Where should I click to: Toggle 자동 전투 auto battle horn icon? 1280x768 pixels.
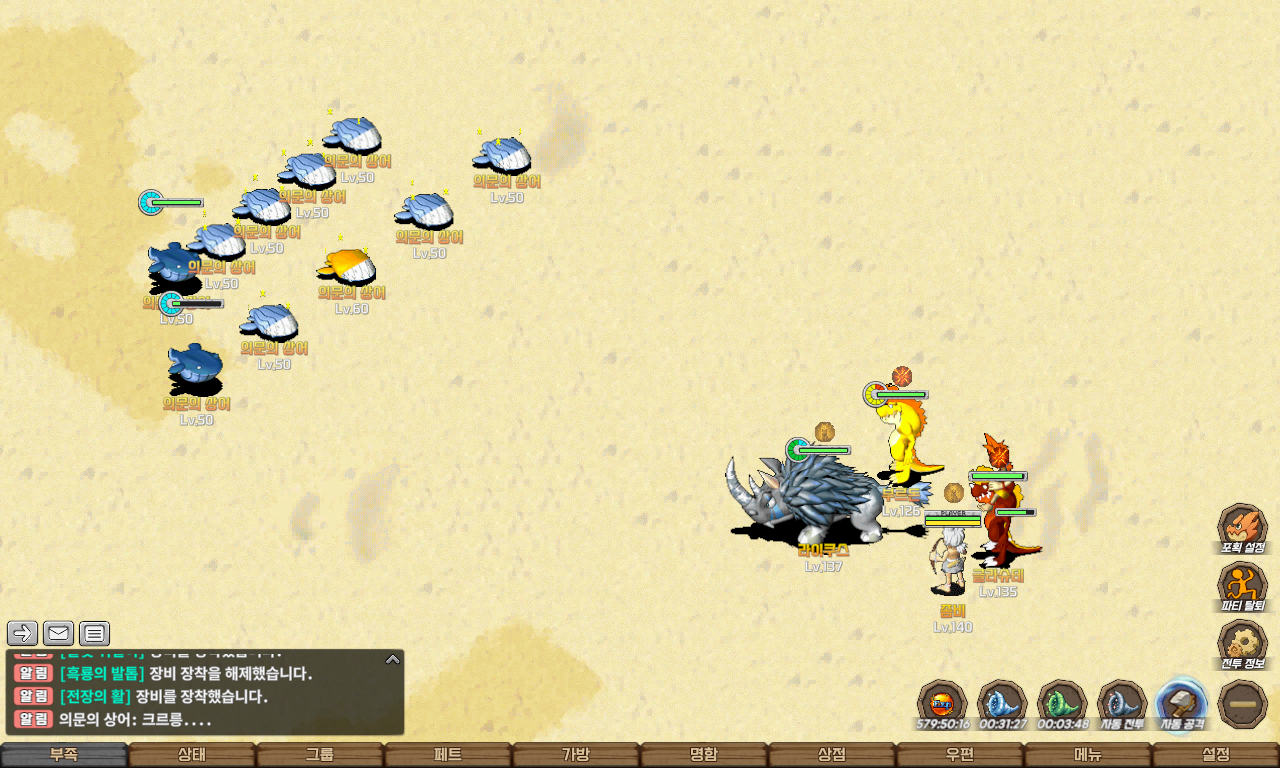pos(1122,702)
